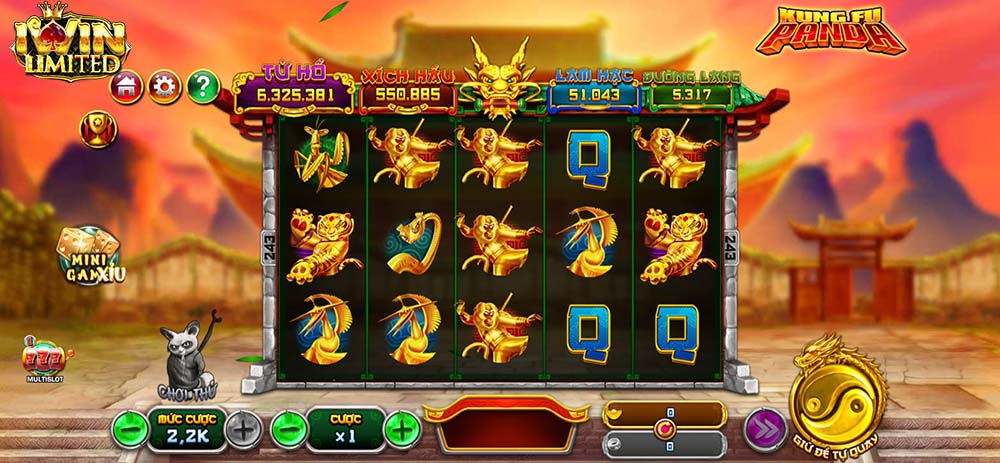This screenshot has height=463, width=1000.
Task: Toggle the purple fast-forward turbo spin
Action: 762,430
